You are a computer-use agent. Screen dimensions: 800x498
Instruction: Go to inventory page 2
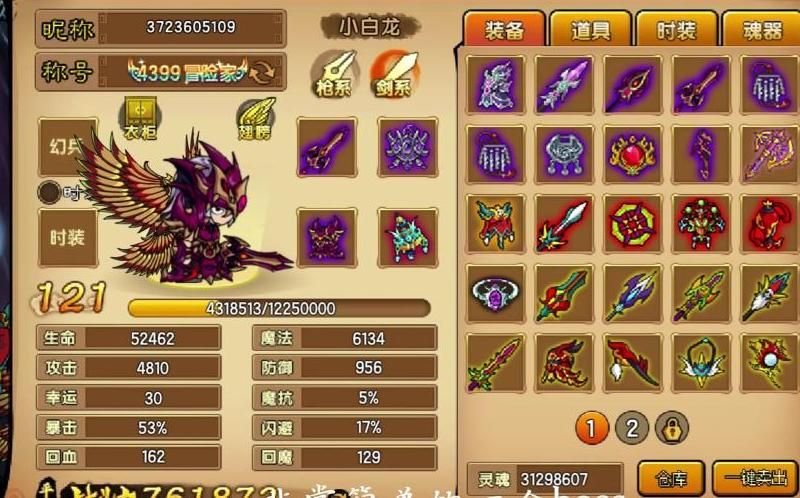(x=631, y=429)
